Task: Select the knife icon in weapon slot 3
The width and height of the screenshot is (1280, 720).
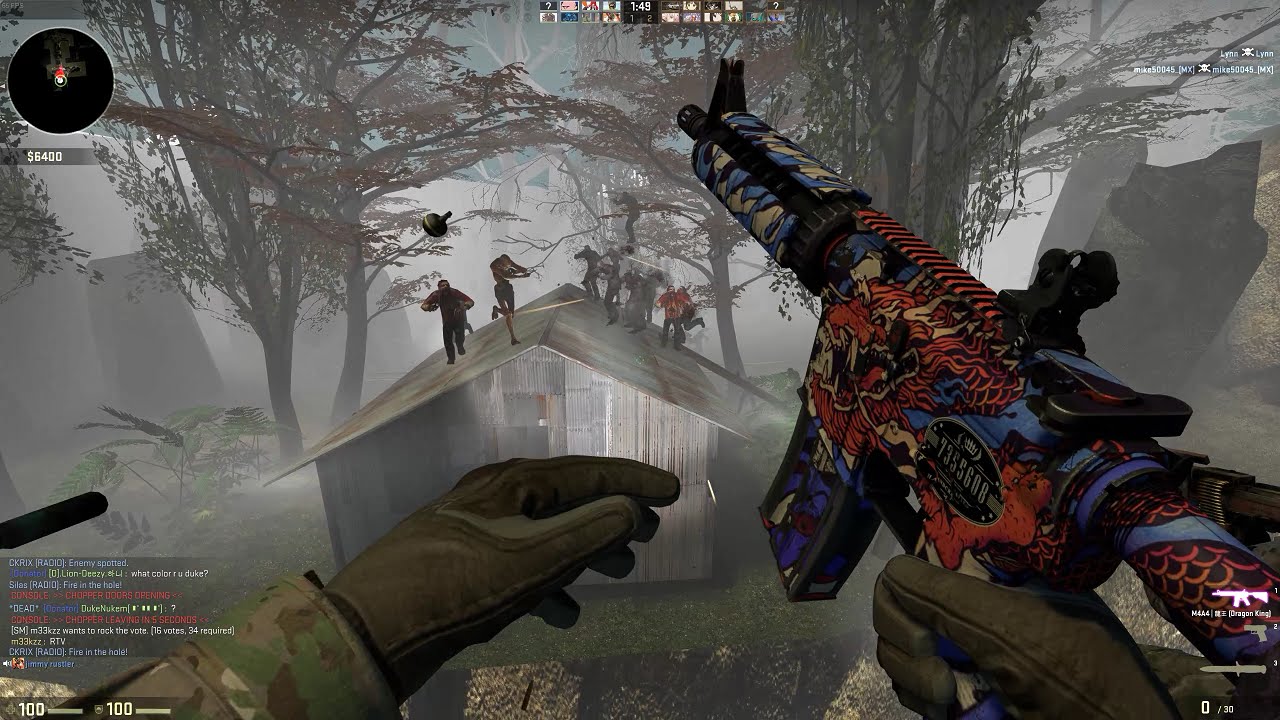Action: click(1235, 667)
